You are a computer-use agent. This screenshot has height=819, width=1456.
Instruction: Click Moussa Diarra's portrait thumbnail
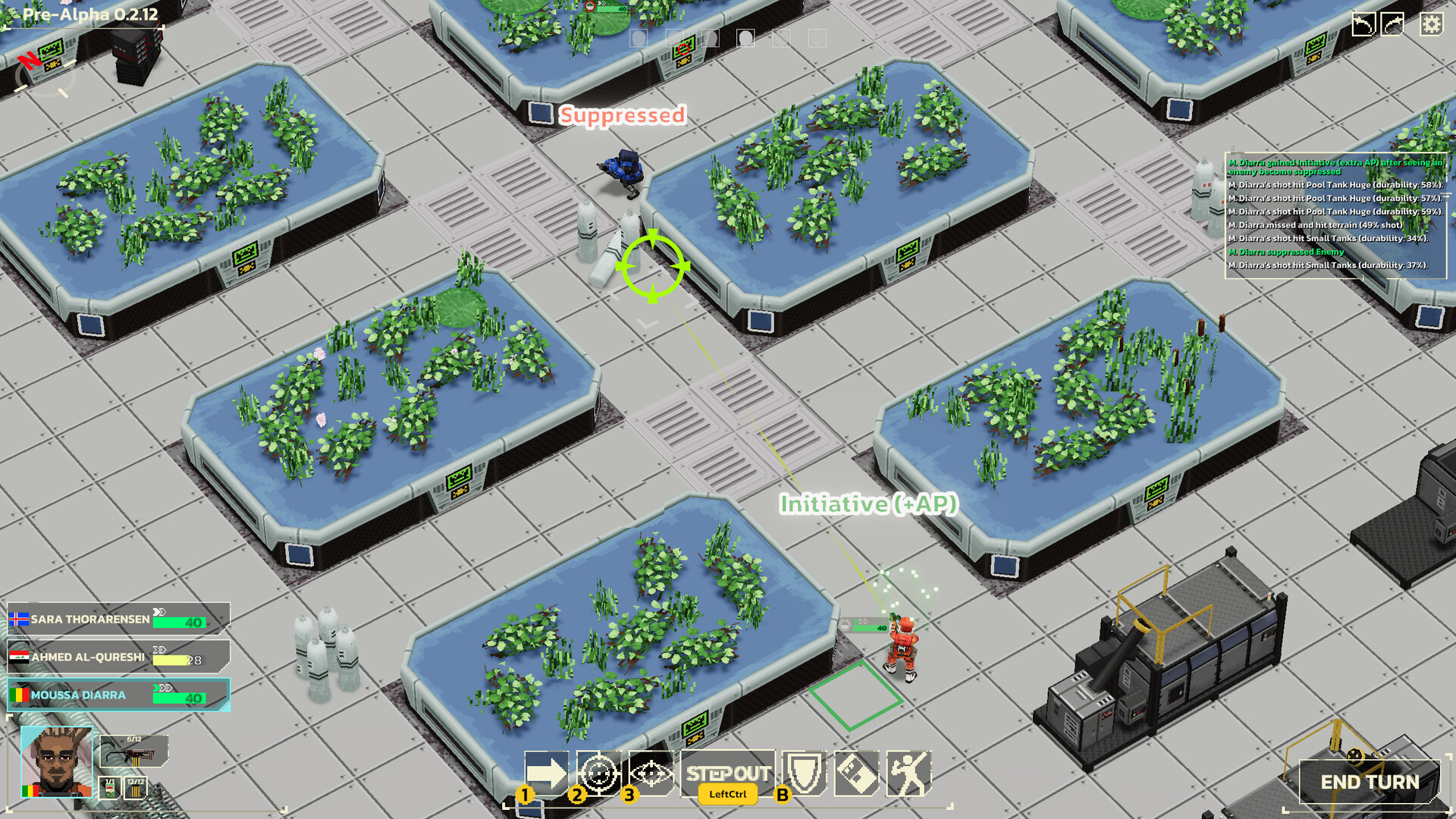(x=57, y=762)
